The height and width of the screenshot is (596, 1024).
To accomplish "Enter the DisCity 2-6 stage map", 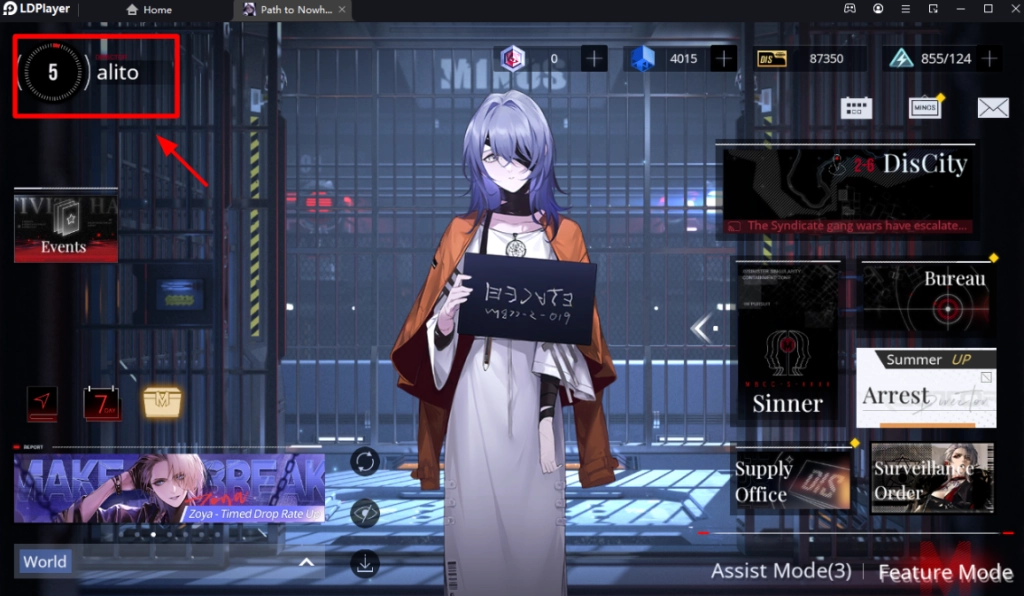I will (x=848, y=189).
